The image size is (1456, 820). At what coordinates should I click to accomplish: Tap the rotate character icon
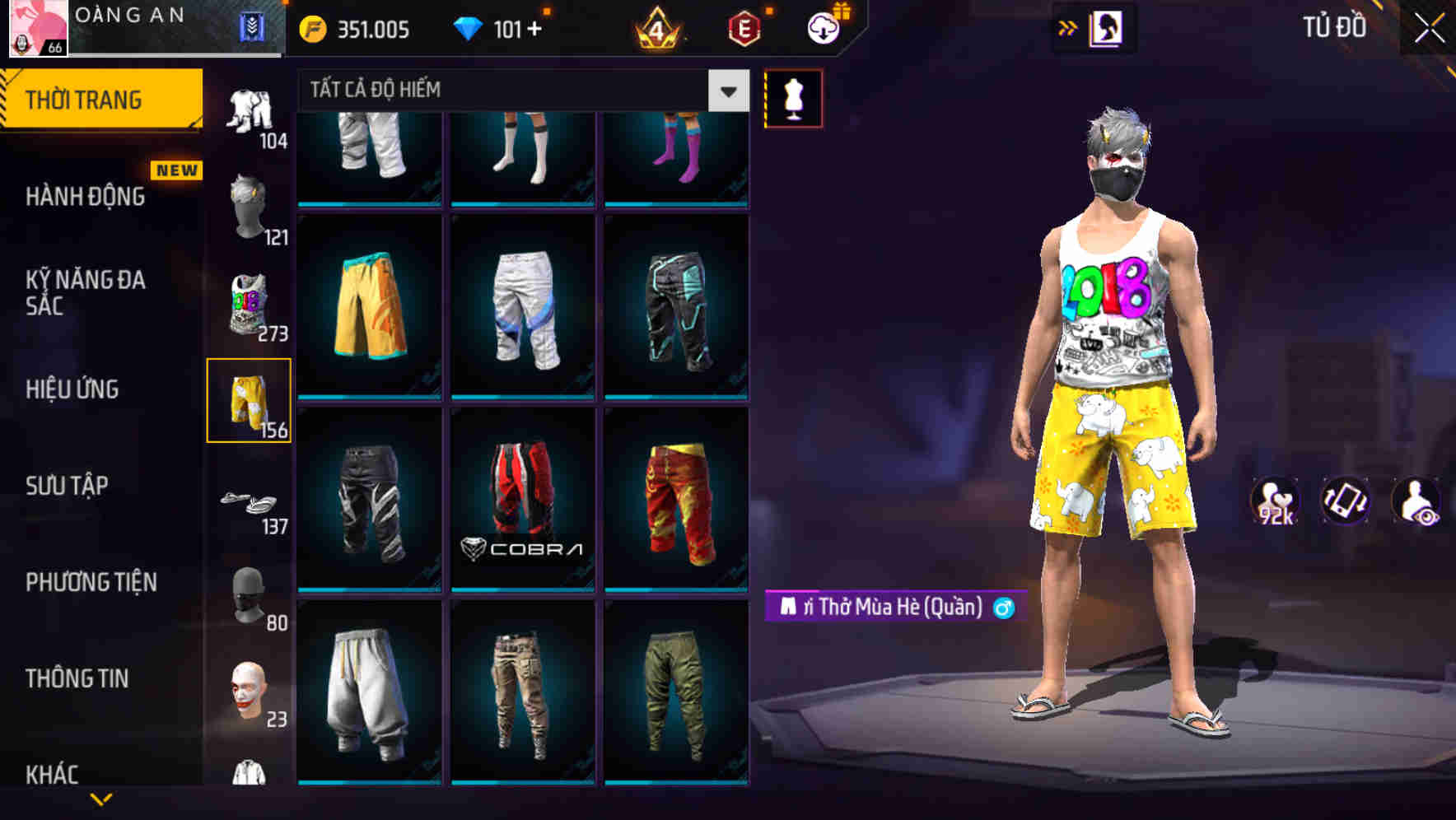click(x=1346, y=502)
